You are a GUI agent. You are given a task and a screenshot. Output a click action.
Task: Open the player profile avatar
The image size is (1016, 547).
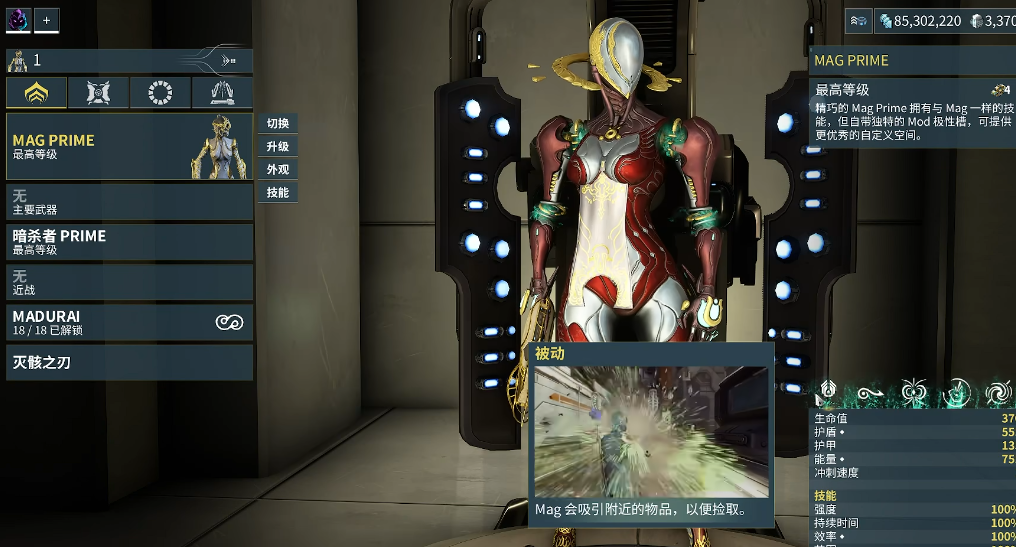click(x=19, y=20)
